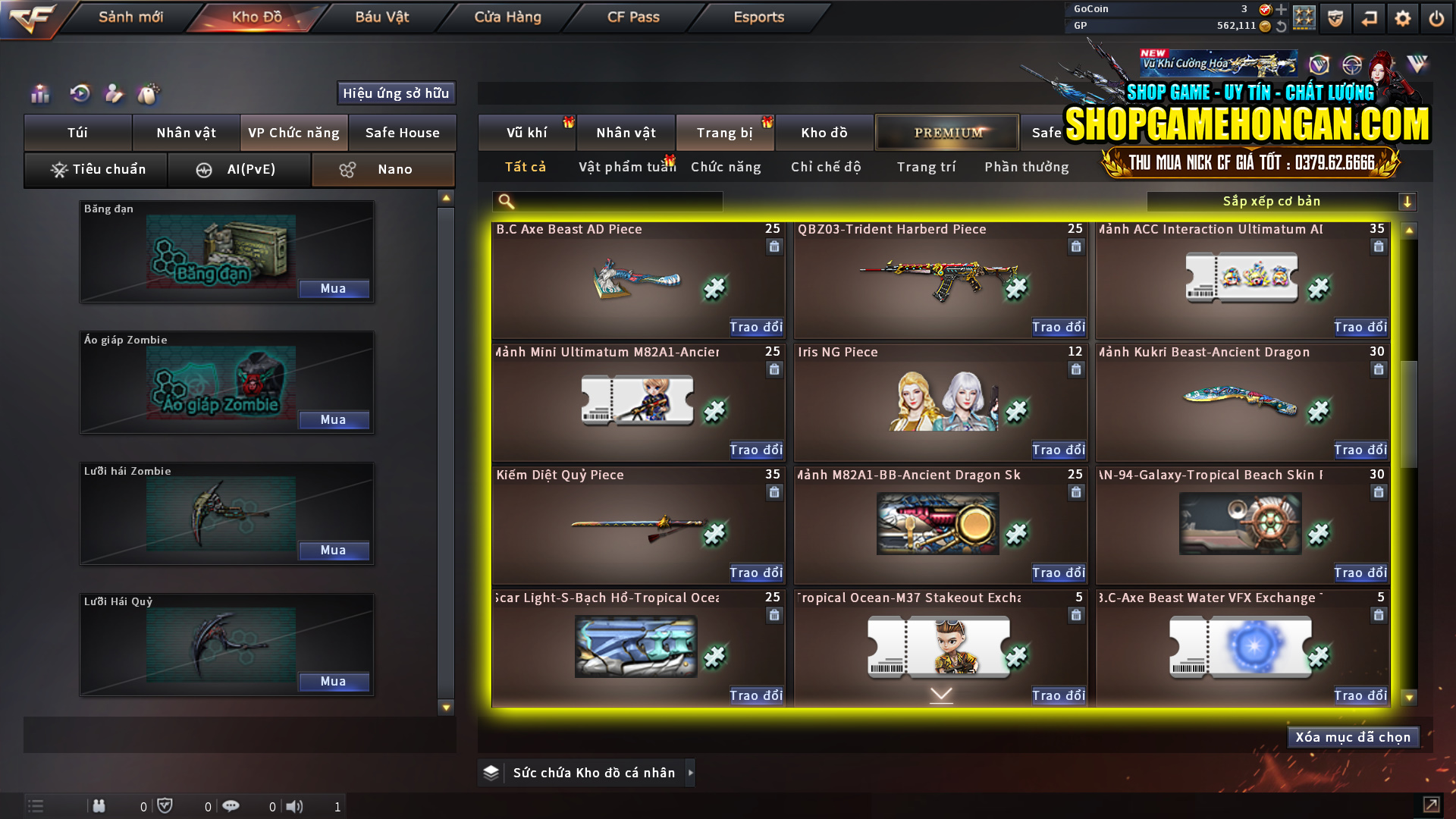Toggle the Nano filter
Image resolution: width=1456 pixels, height=819 pixels.
[383, 169]
